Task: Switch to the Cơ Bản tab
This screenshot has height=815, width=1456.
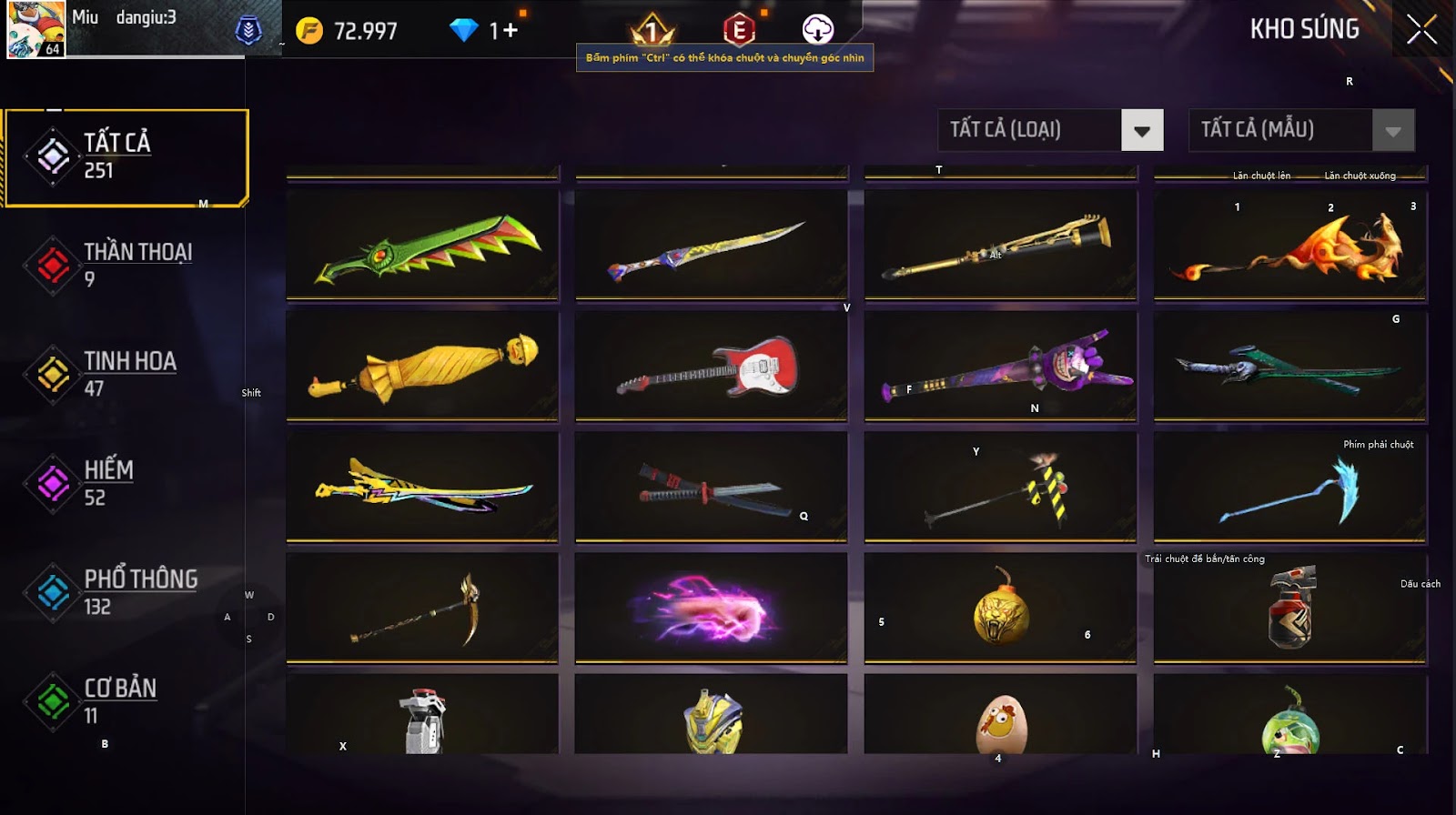Action: [x=126, y=701]
